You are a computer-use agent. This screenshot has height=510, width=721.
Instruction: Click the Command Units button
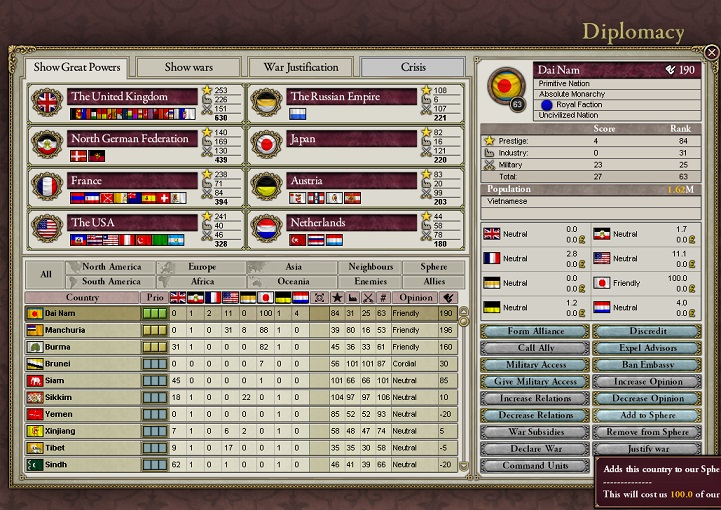(535, 466)
